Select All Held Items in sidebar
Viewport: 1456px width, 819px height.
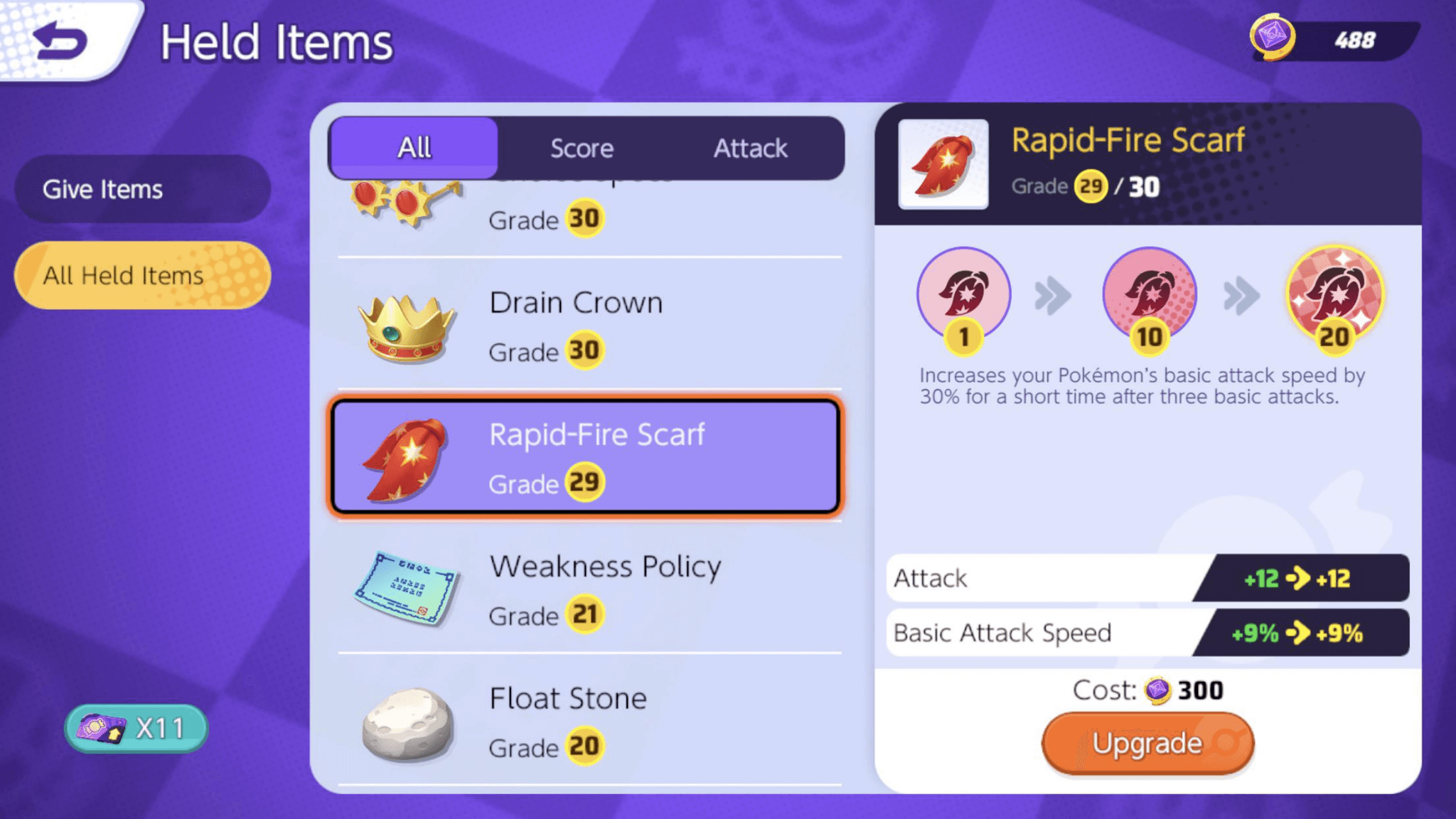click(141, 275)
